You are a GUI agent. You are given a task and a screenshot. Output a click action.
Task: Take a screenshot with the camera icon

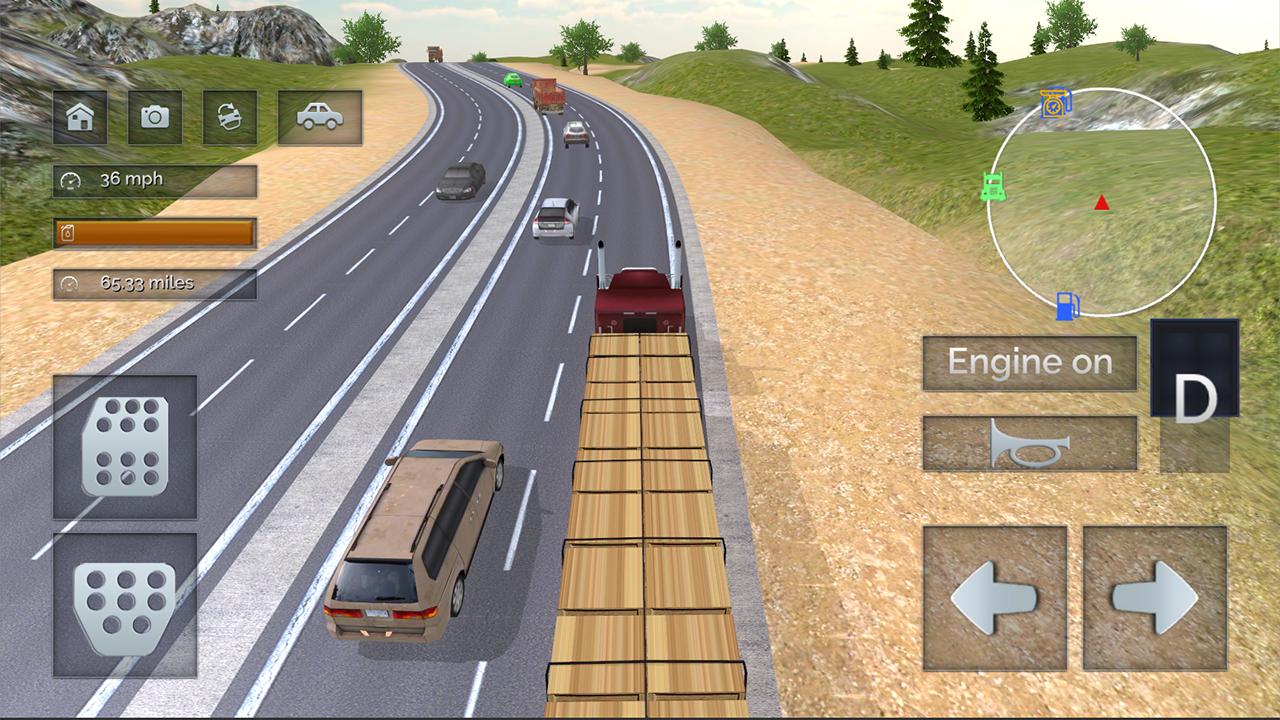154,117
